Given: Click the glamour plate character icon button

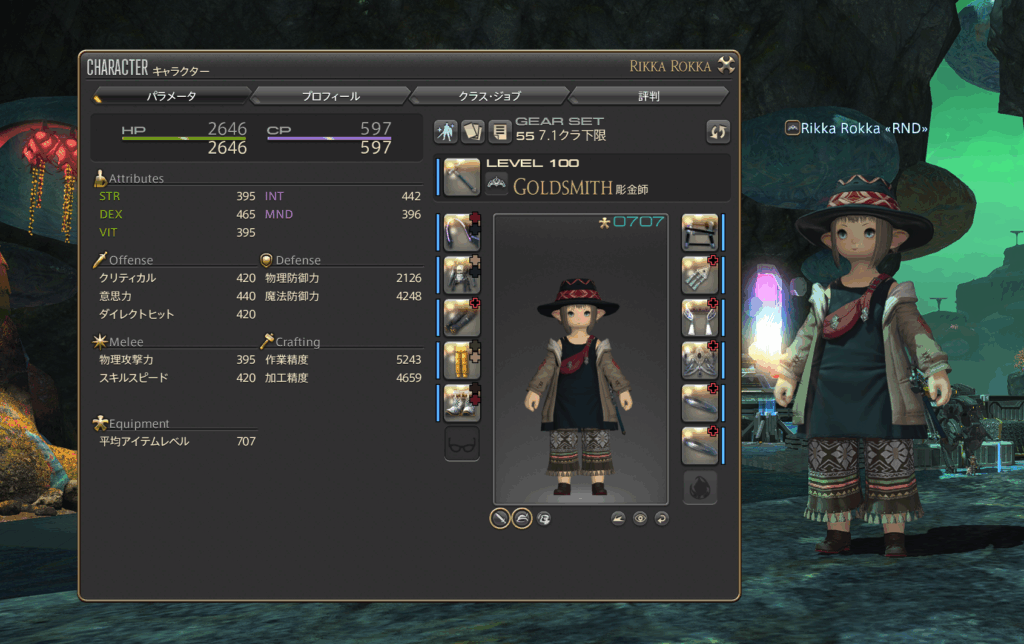Looking at the screenshot, I should pyautogui.click(x=446, y=131).
